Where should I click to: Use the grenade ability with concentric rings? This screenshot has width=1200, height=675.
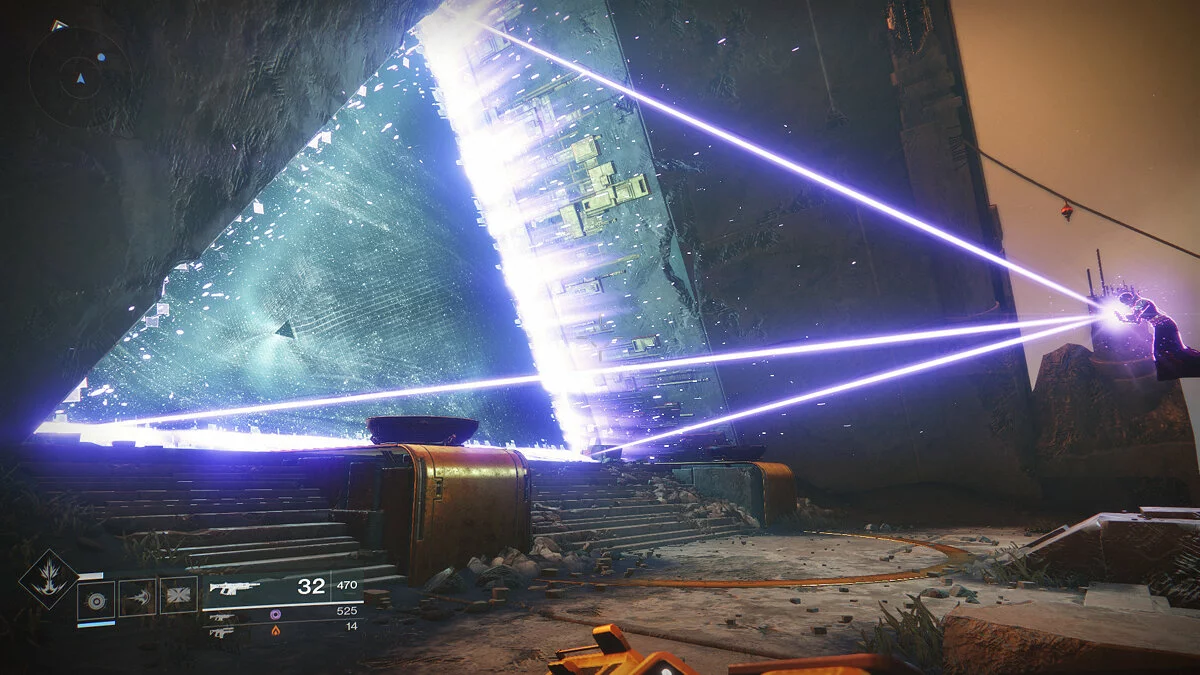click(96, 598)
